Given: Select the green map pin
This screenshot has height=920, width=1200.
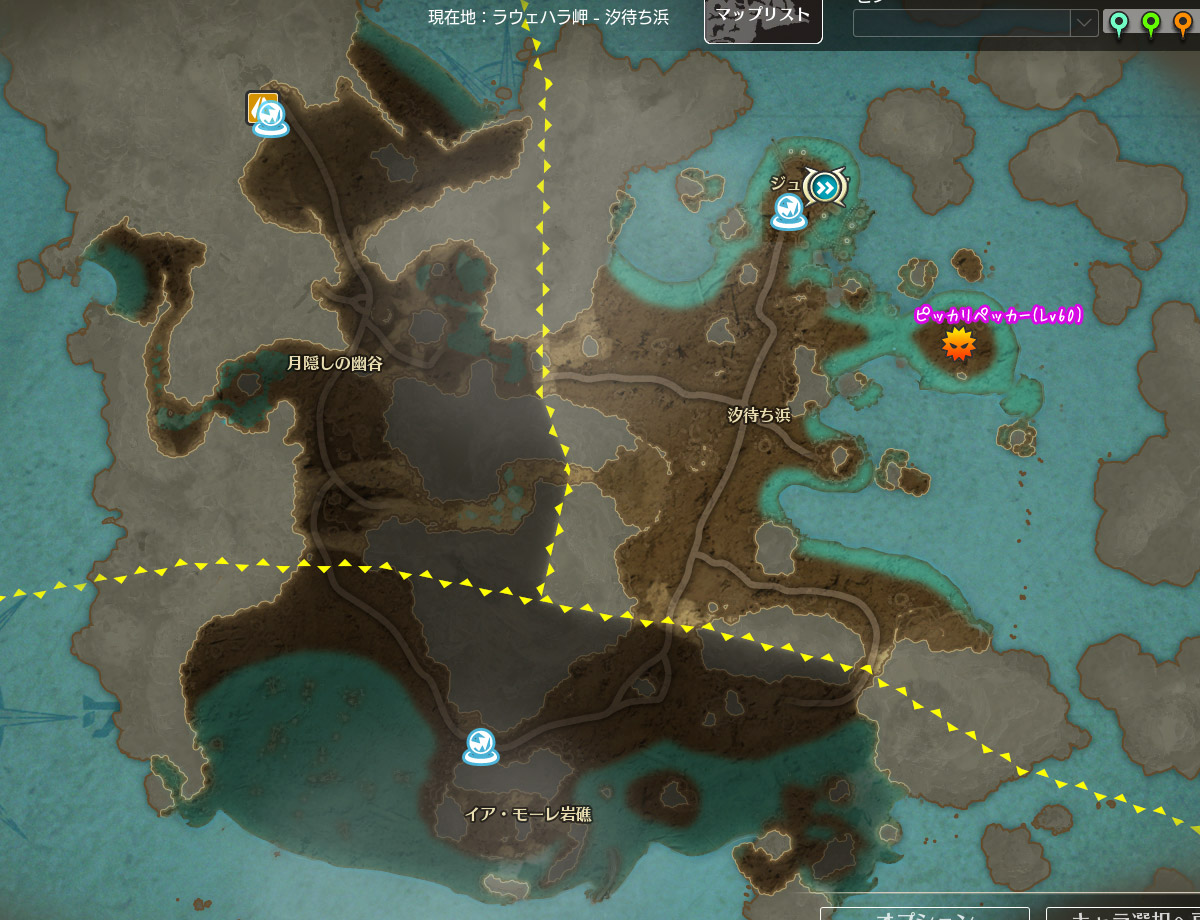Looking at the screenshot, I should [1151, 23].
